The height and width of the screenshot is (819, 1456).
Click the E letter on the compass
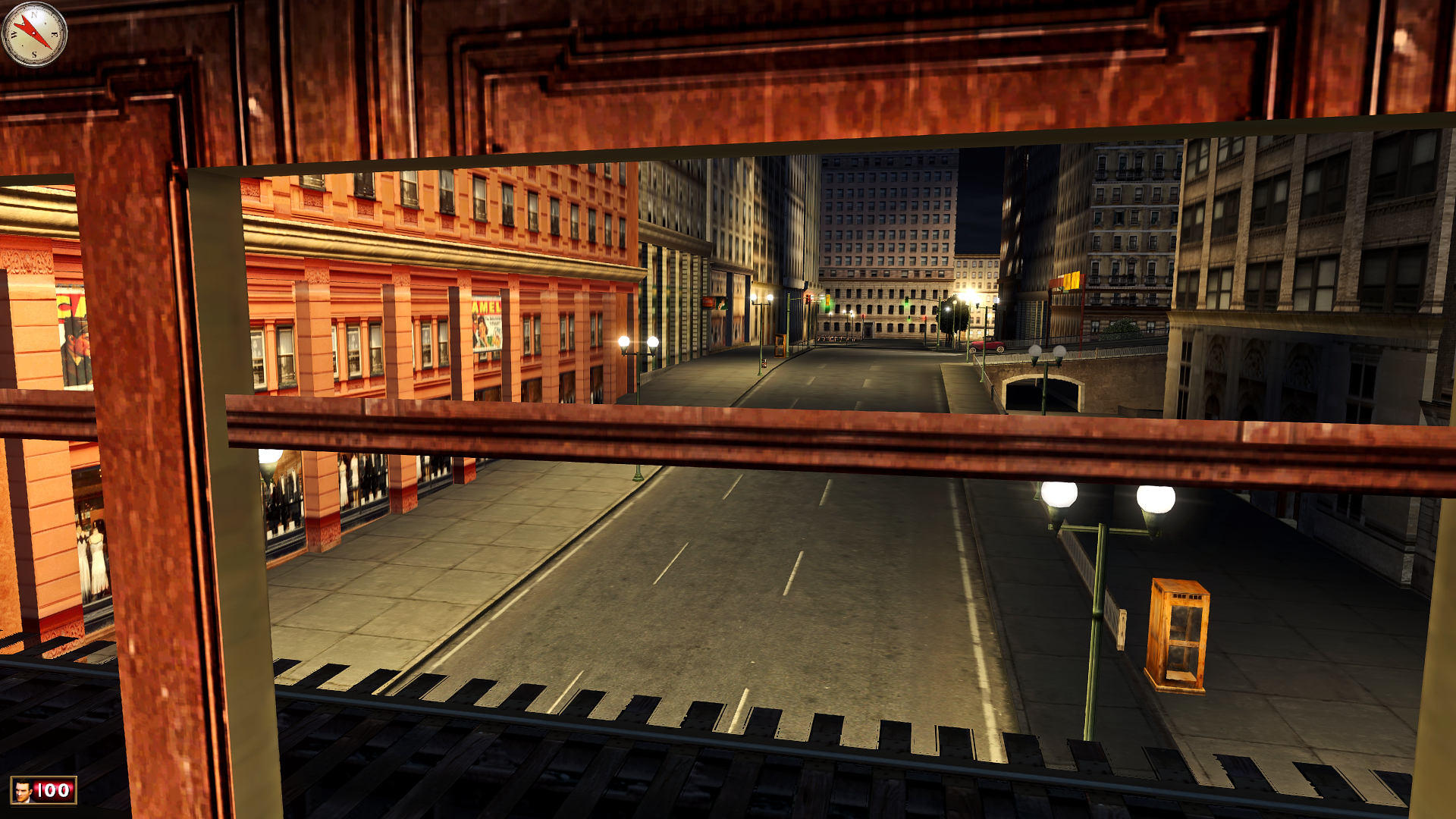pyautogui.click(x=55, y=34)
